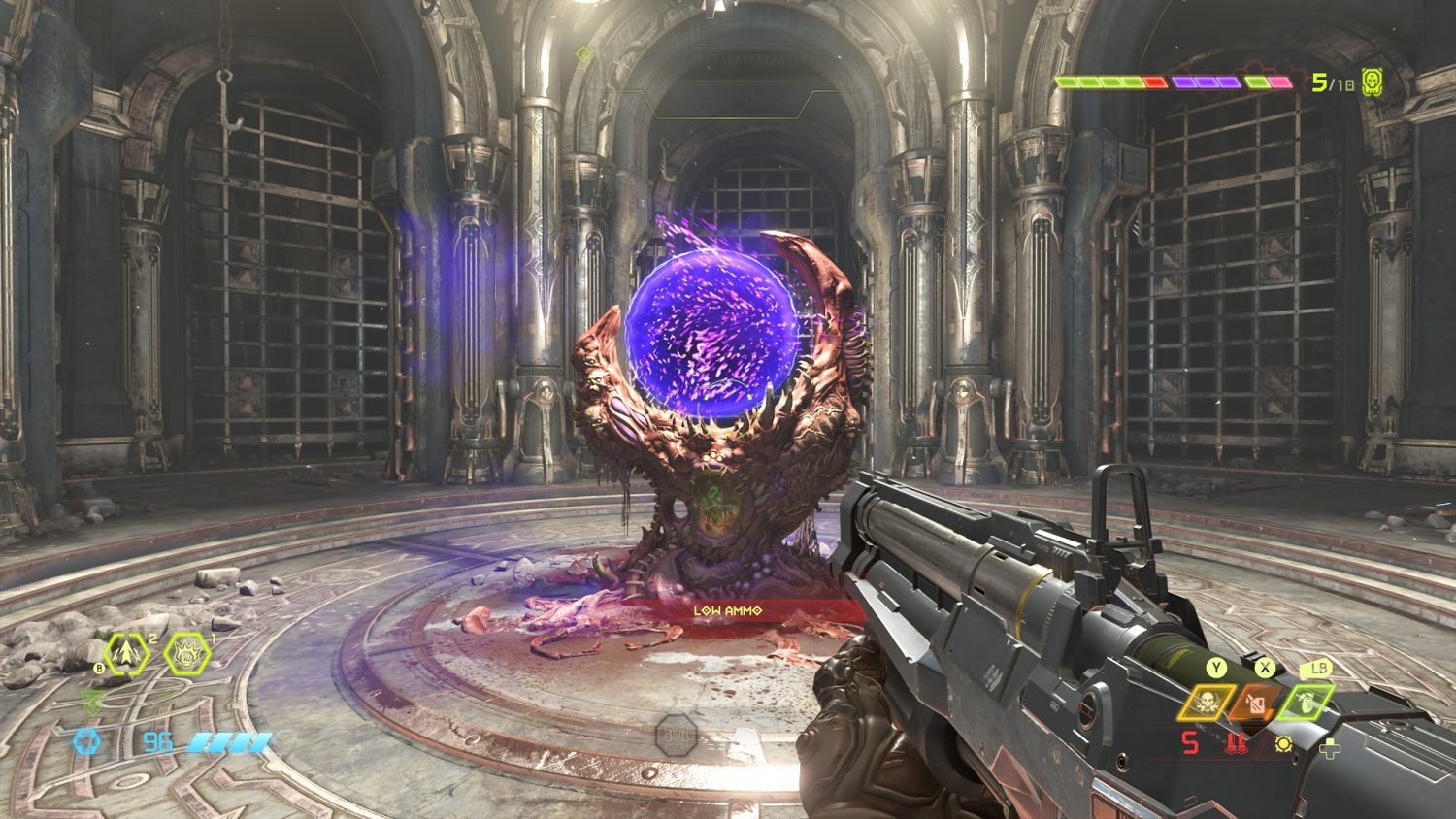Click the green demon skull counter icon
This screenshot has width=1456, height=819.
[1372, 82]
